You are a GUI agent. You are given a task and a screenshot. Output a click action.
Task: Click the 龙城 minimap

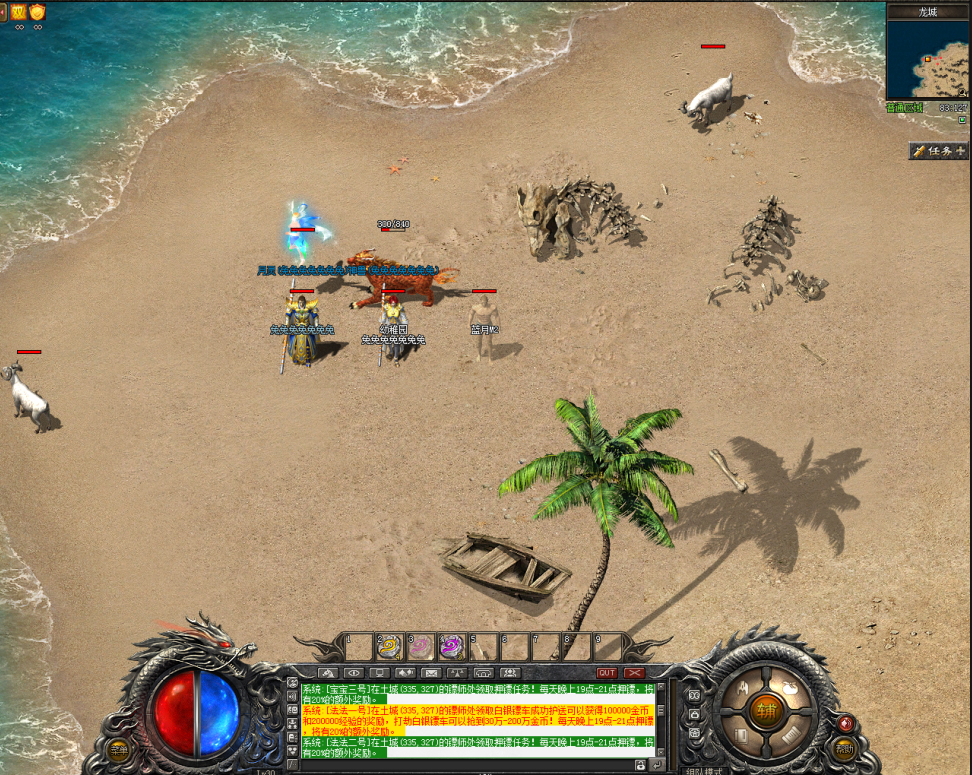coord(928,59)
